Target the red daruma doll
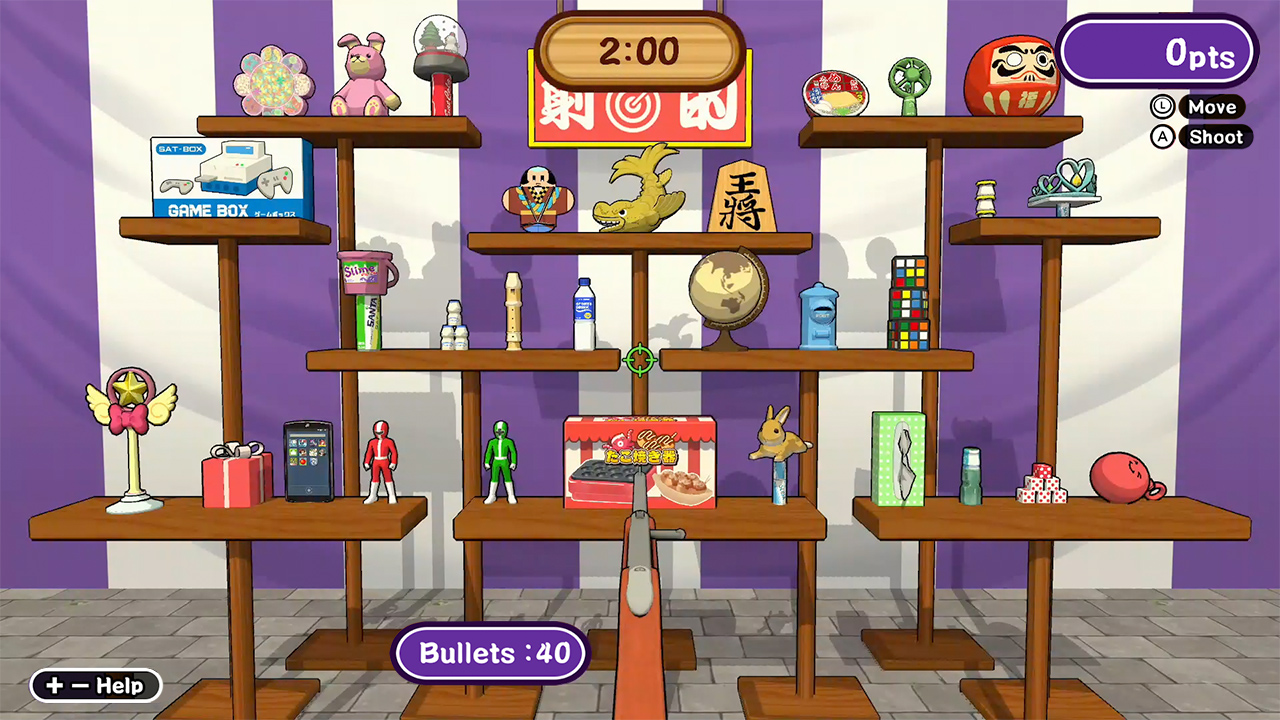 tap(1012, 75)
